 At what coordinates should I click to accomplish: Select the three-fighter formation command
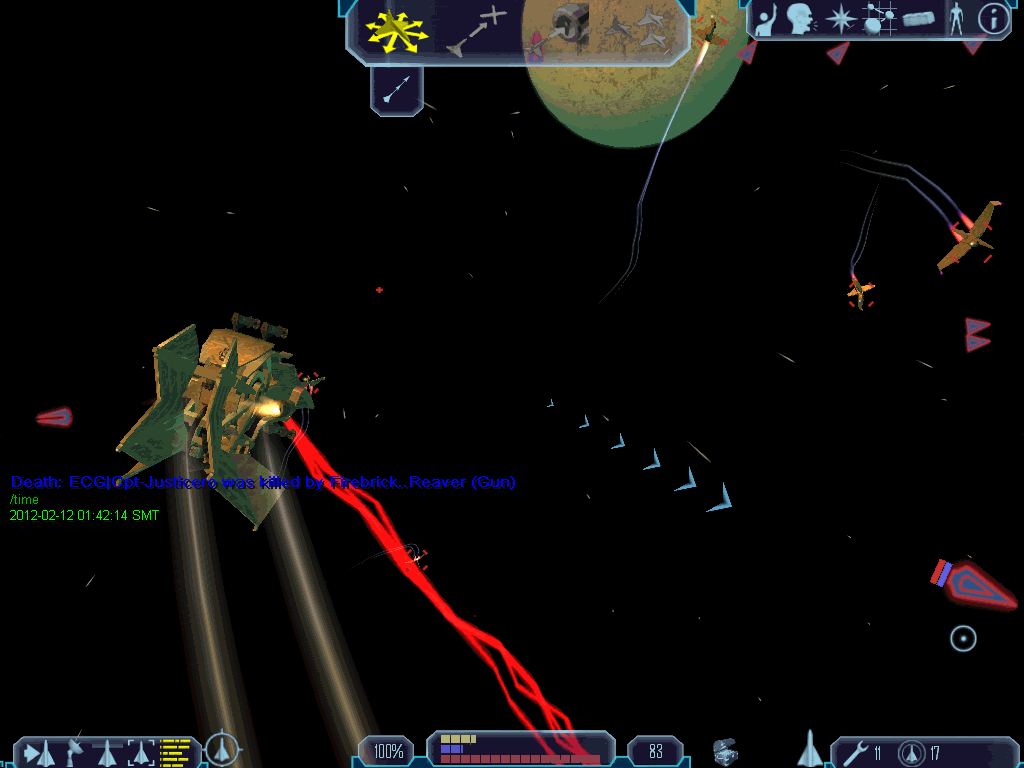[x=638, y=30]
